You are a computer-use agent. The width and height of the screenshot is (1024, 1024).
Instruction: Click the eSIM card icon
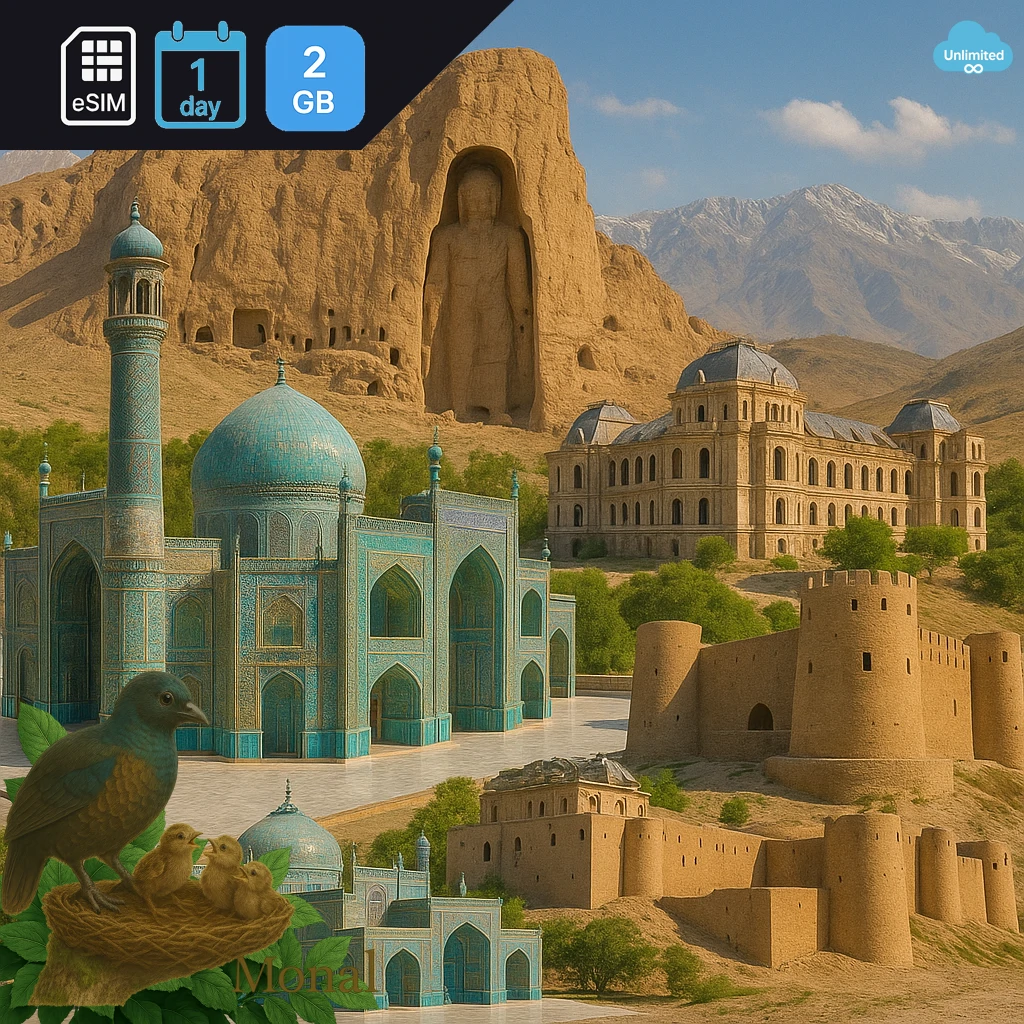98,76
